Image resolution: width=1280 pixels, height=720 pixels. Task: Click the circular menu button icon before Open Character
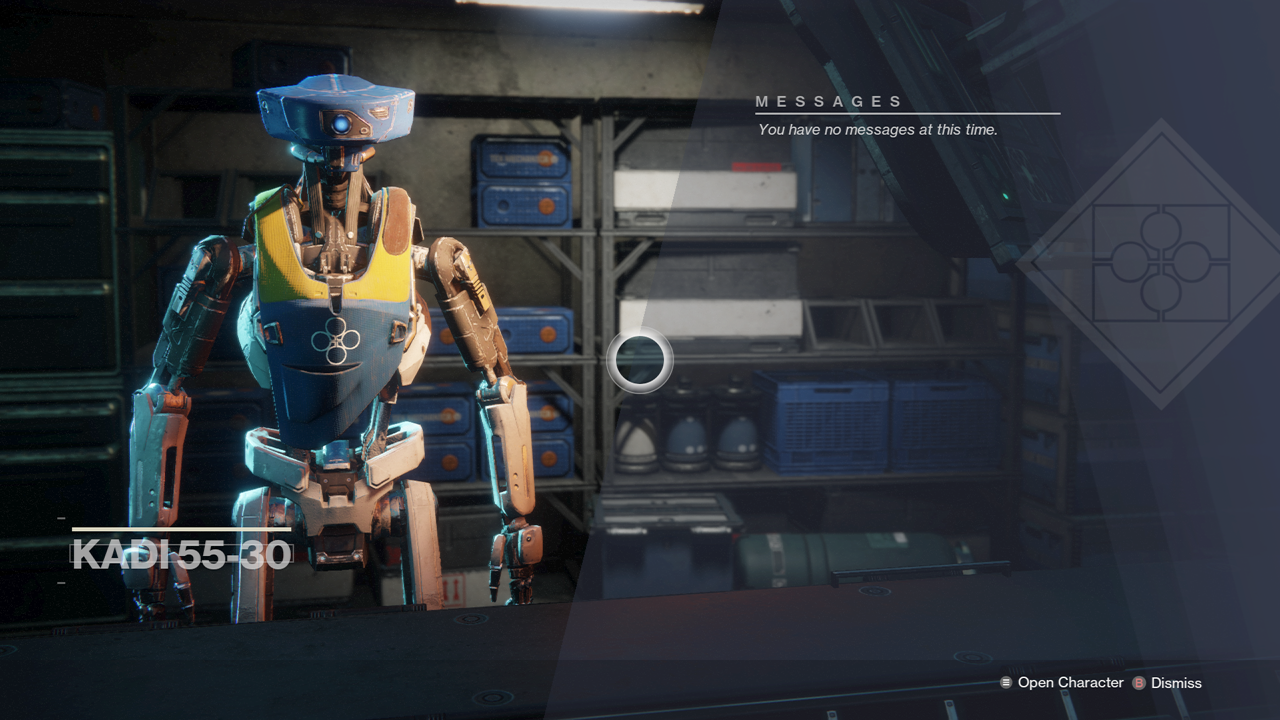(x=1005, y=683)
